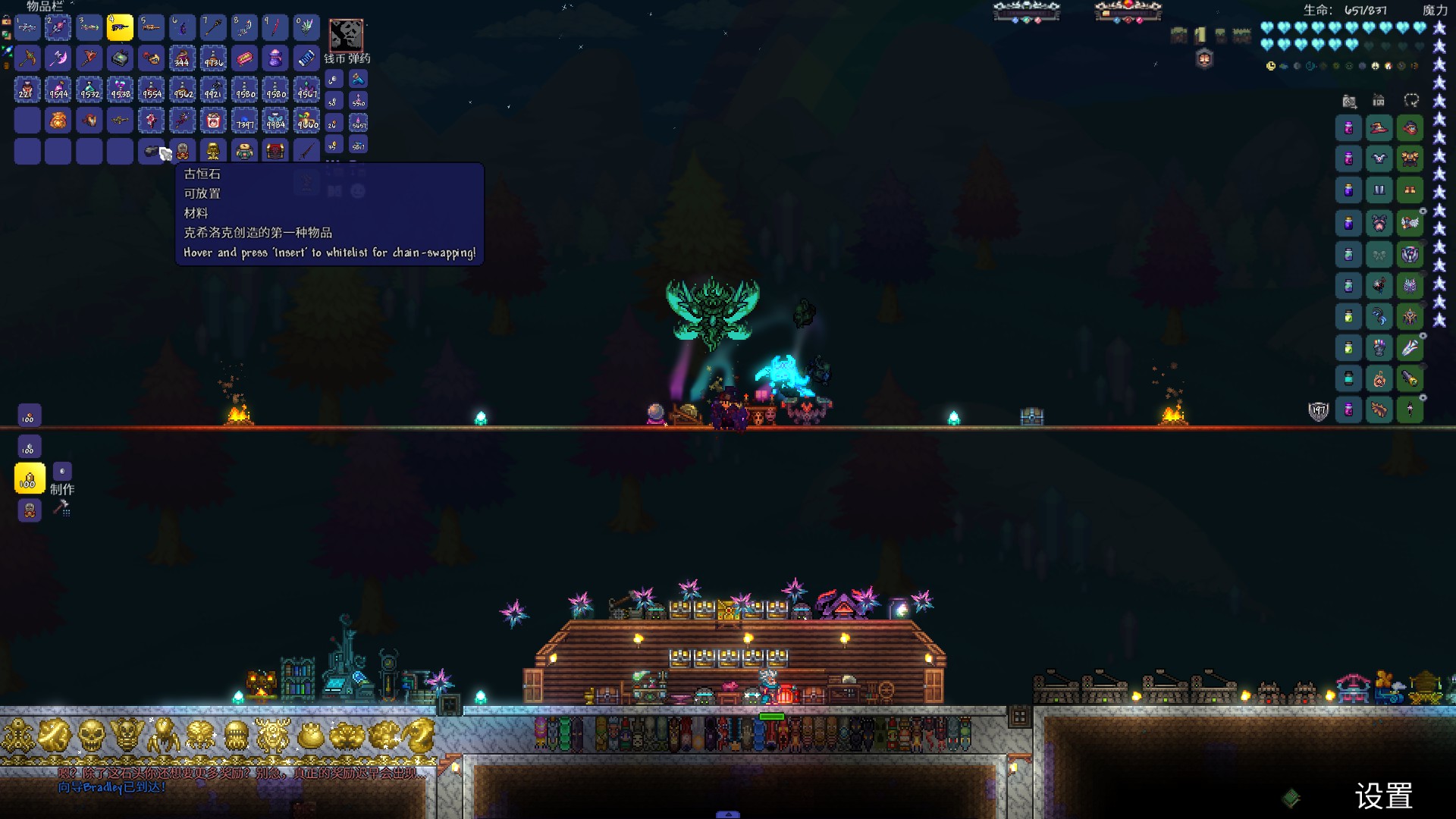1456x819 pixels.
Task: Select the highlighted yellow hotbar slot 4
Action: click(120, 27)
